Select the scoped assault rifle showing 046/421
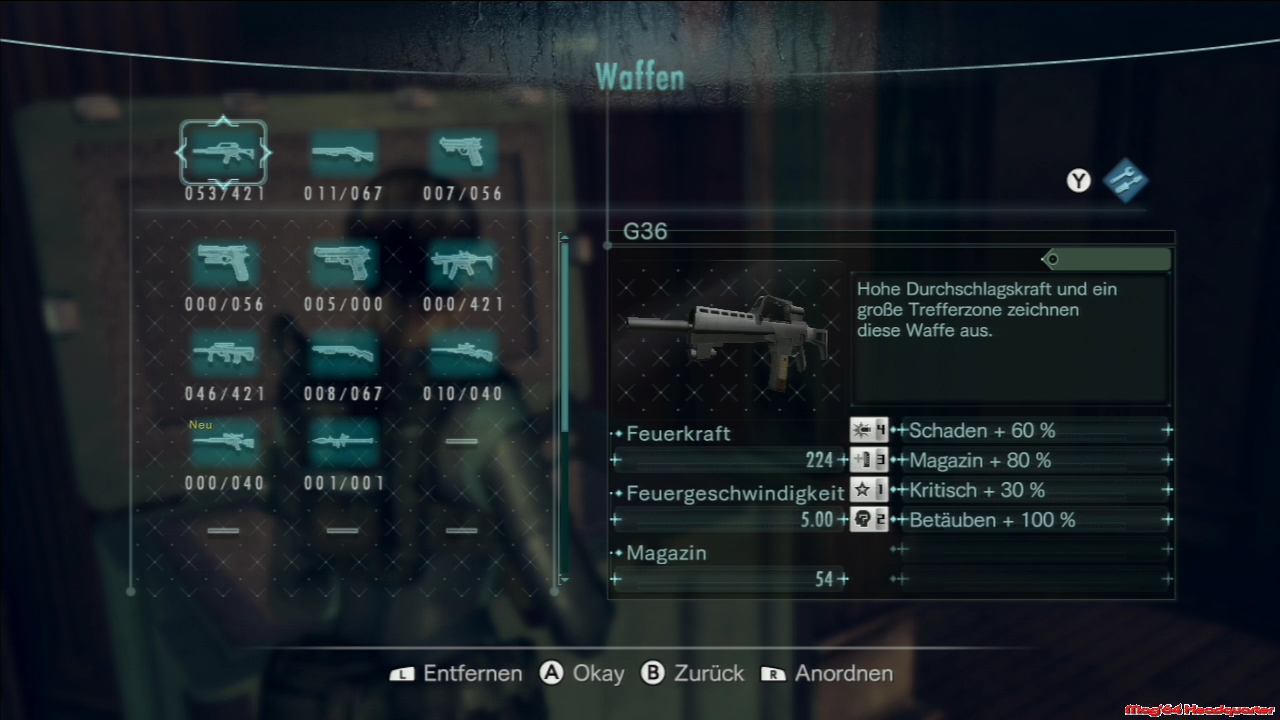This screenshot has height=720, width=1280. (x=223, y=352)
